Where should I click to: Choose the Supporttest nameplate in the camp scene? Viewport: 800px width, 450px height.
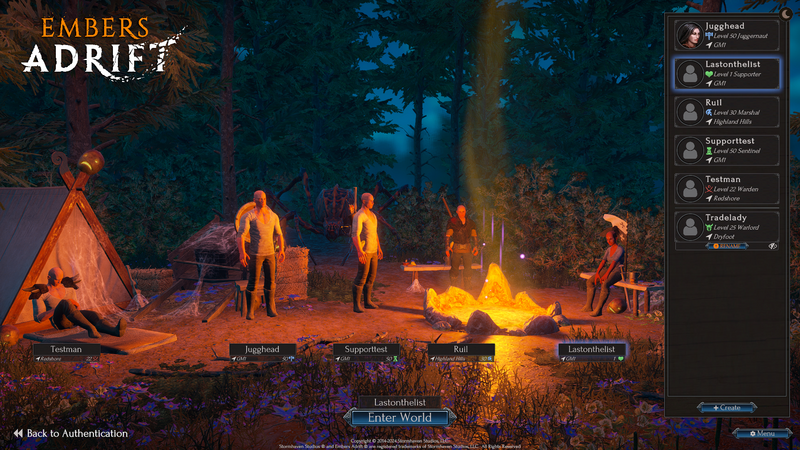click(365, 351)
